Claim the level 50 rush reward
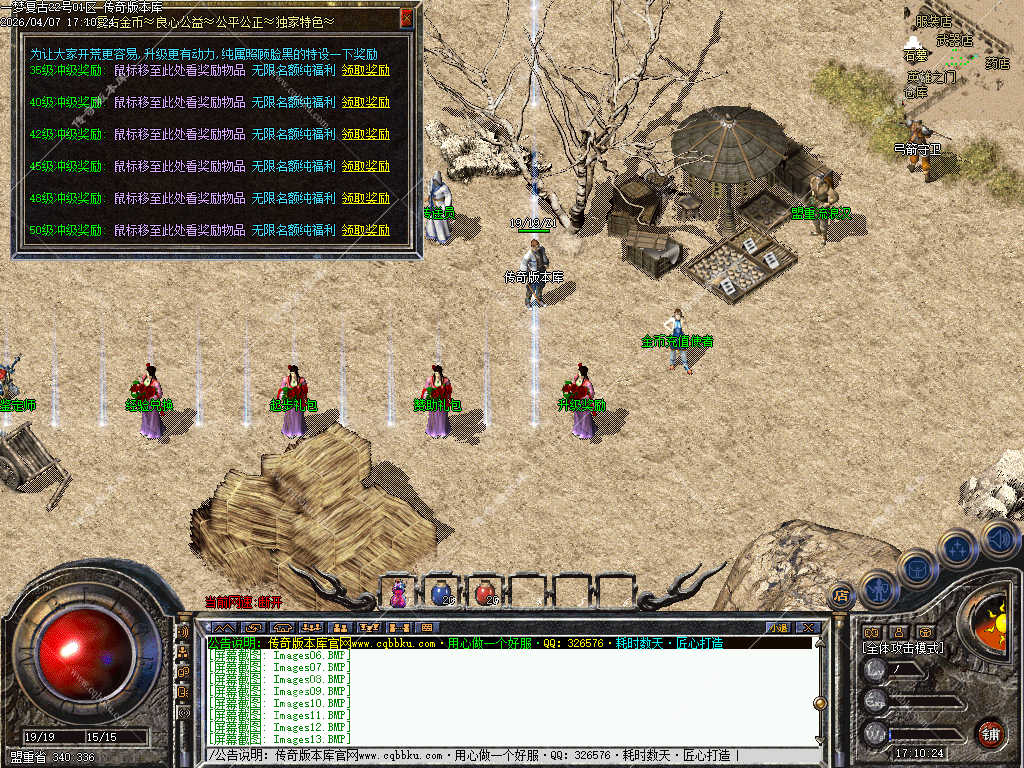 click(x=366, y=230)
